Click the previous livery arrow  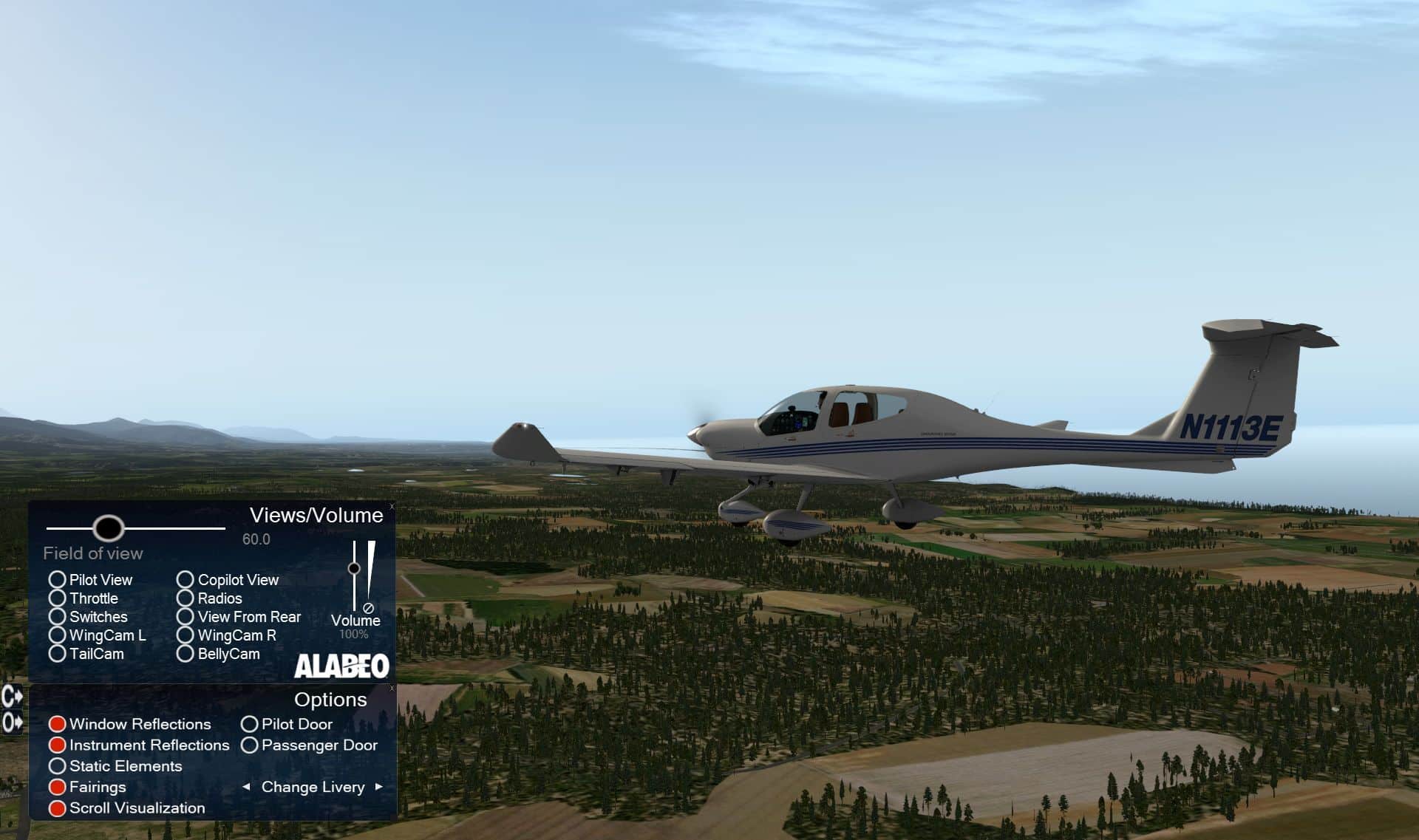click(246, 787)
